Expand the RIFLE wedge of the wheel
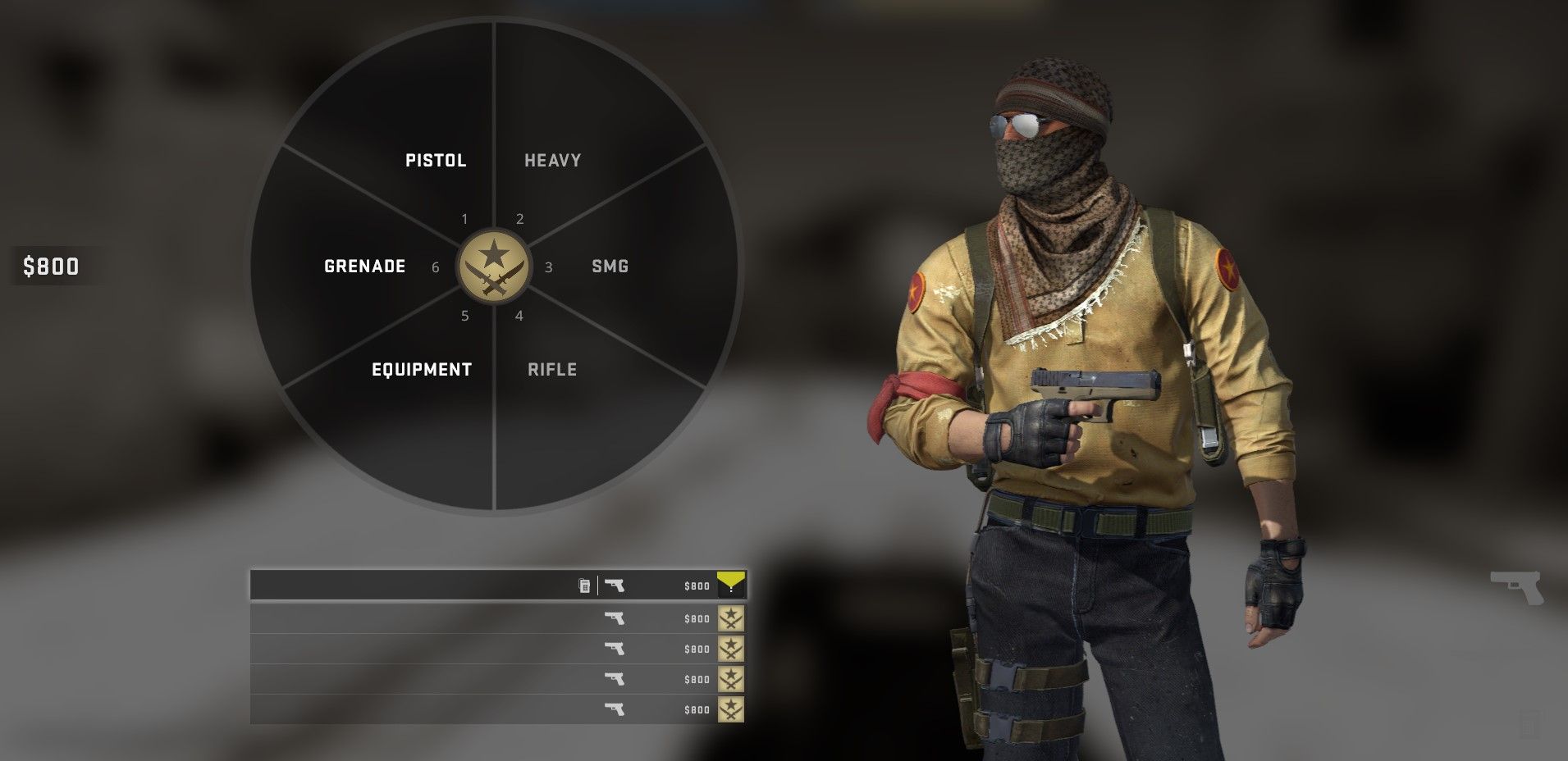 coord(552,369)
